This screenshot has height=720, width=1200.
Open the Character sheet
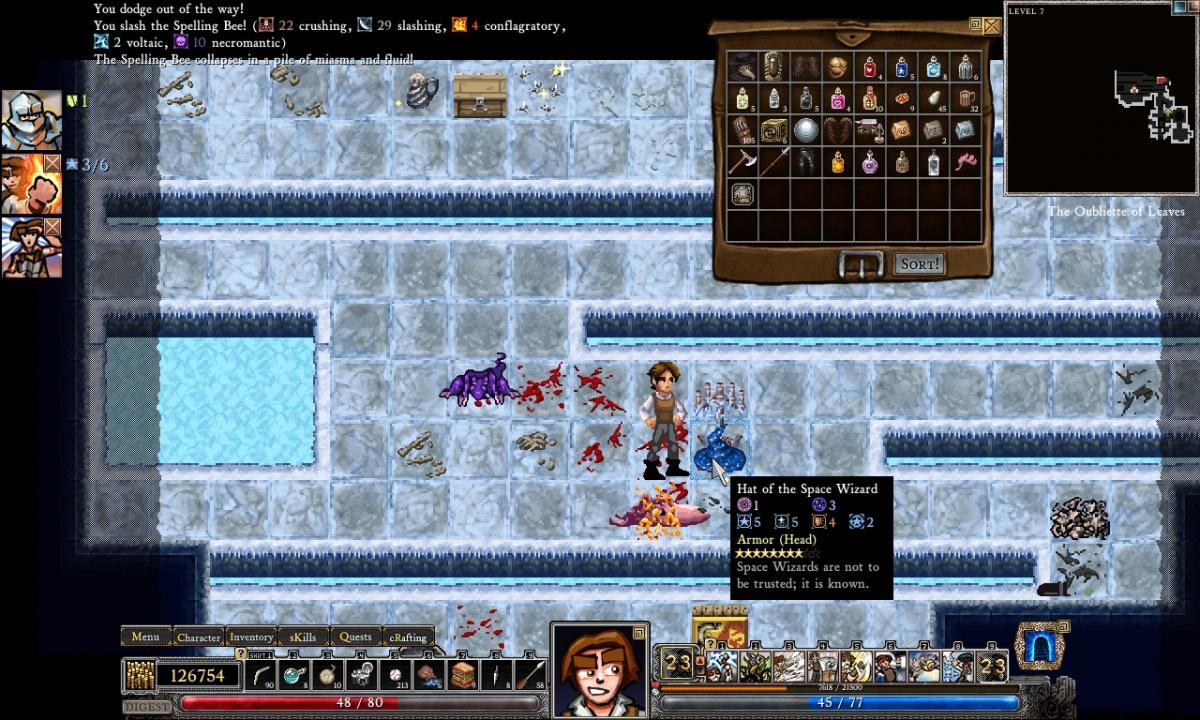coord(198,636)
